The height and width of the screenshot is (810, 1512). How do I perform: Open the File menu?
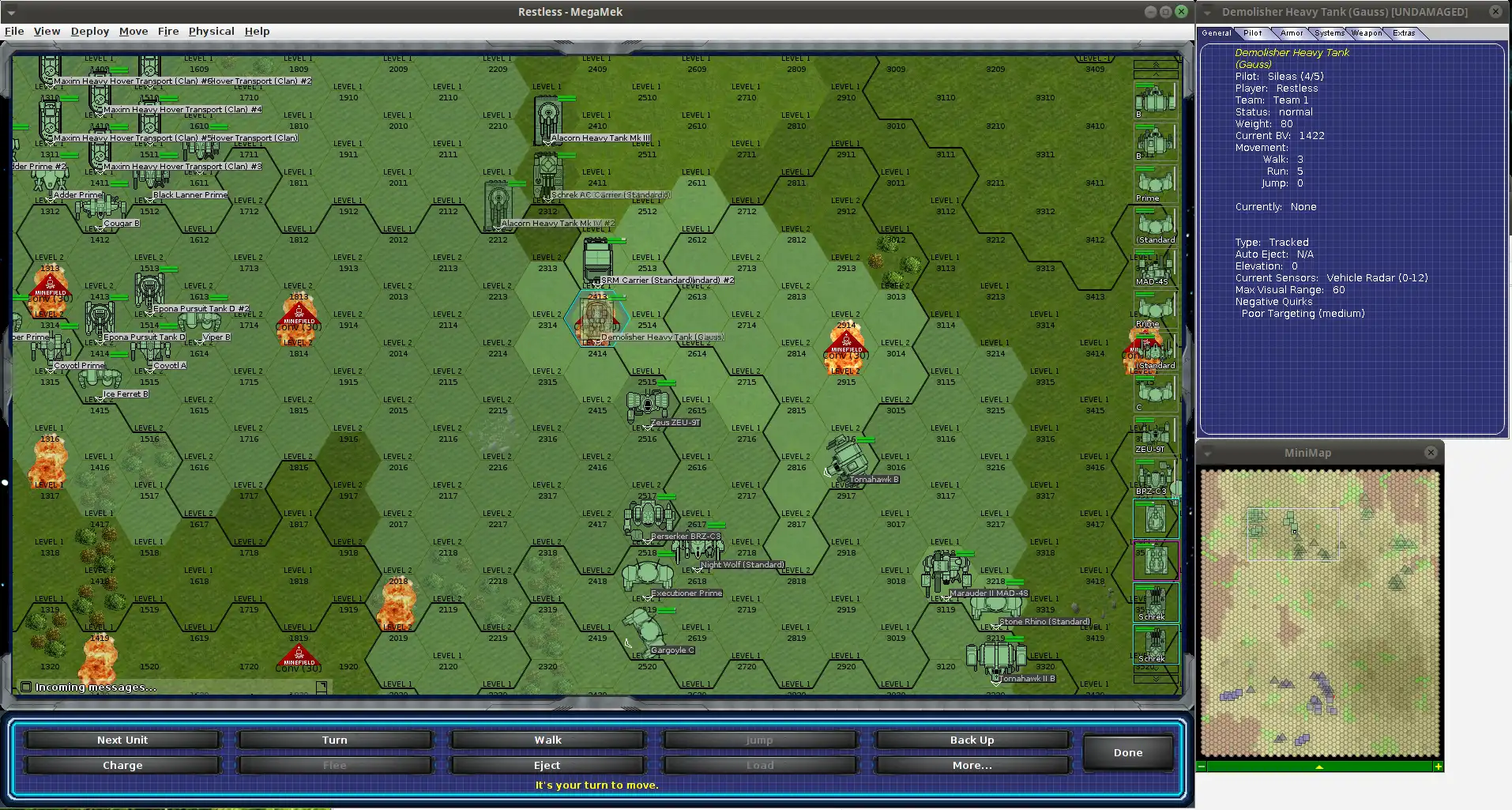(14, 32)
